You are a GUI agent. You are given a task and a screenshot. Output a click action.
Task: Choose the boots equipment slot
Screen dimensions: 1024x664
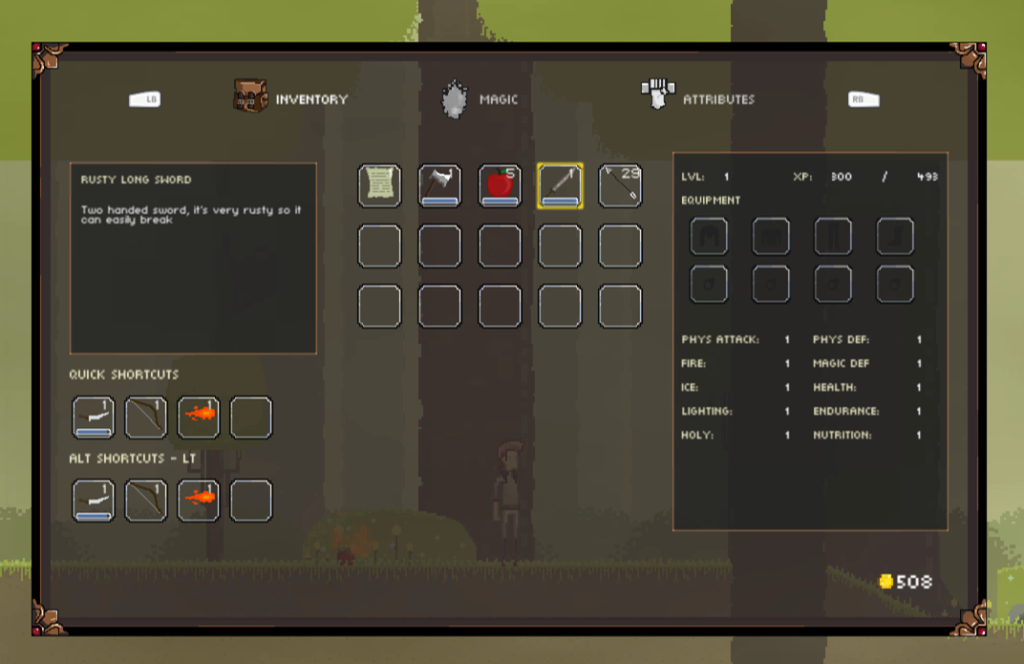895,237
